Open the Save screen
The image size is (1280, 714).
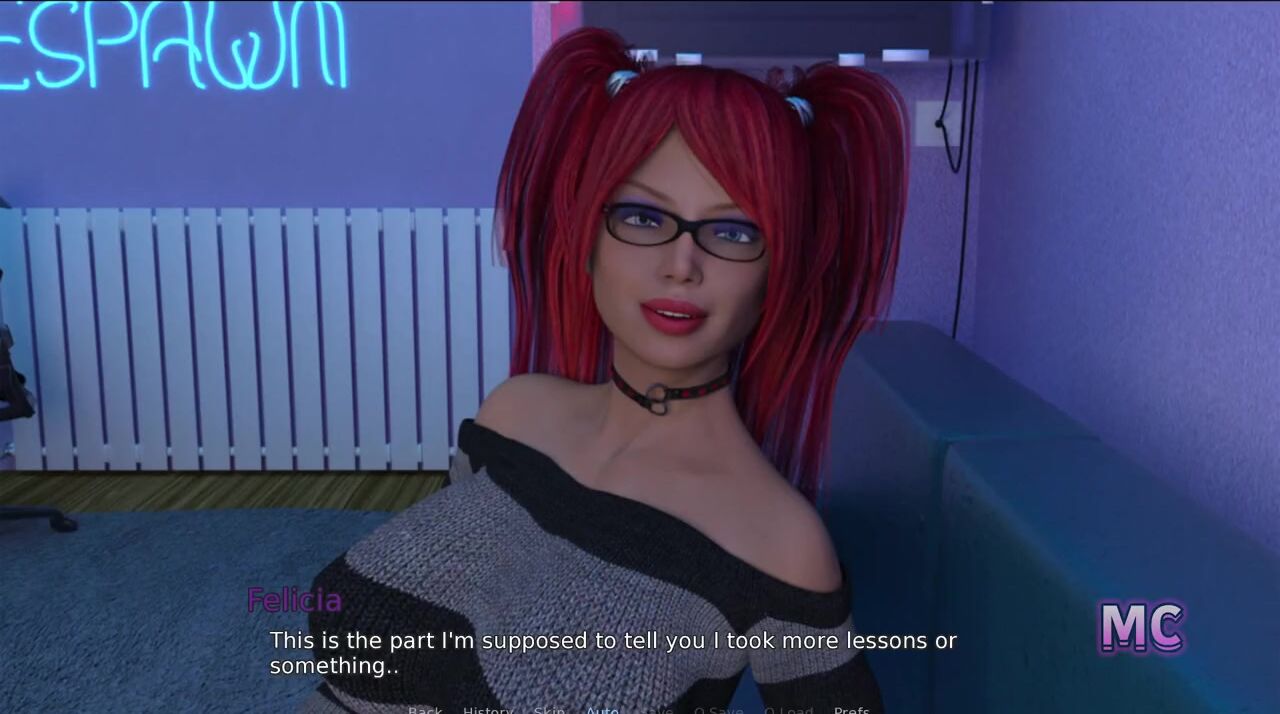point(657,709)
